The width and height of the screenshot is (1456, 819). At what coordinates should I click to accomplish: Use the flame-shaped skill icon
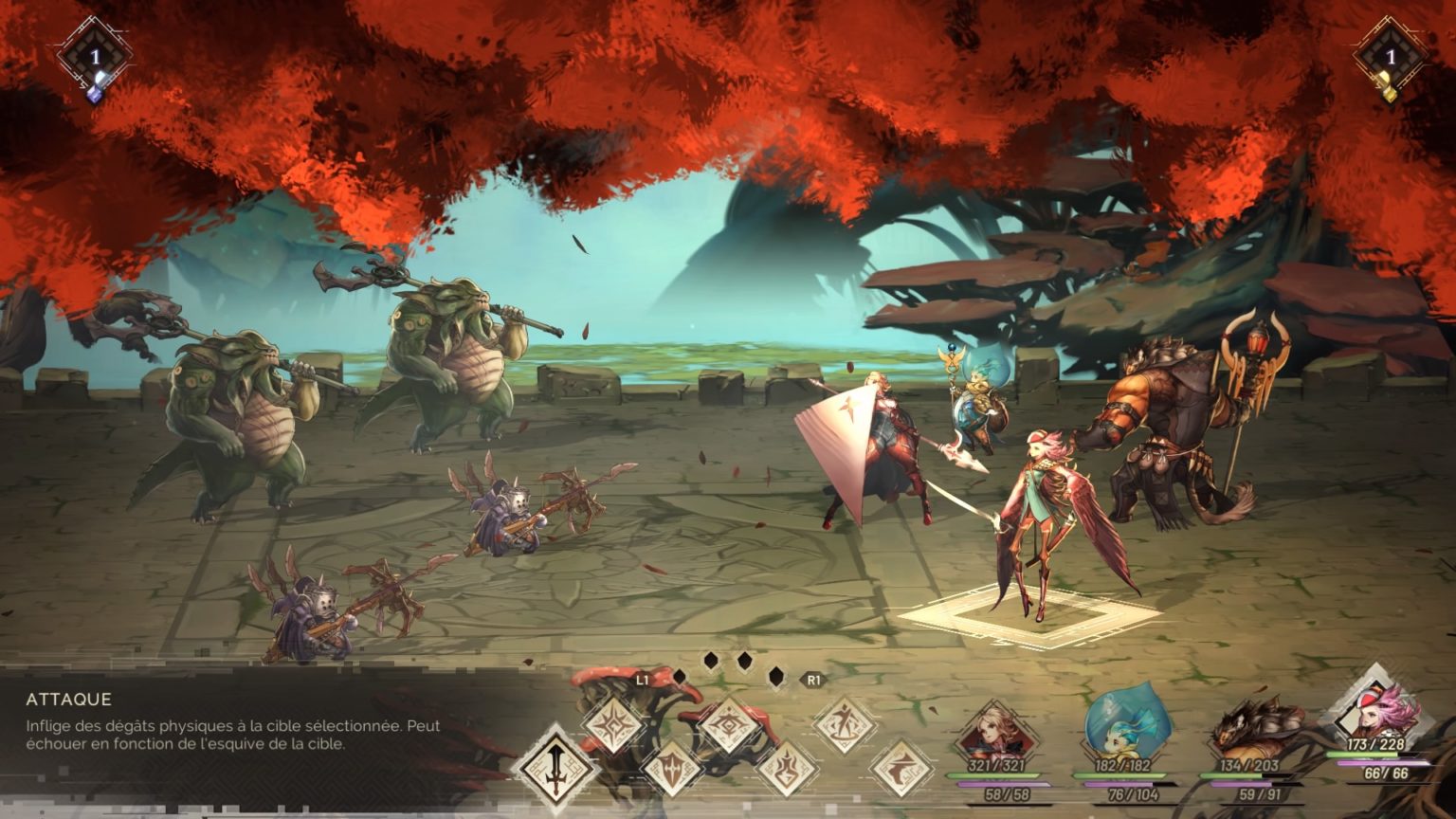[786, 766]
